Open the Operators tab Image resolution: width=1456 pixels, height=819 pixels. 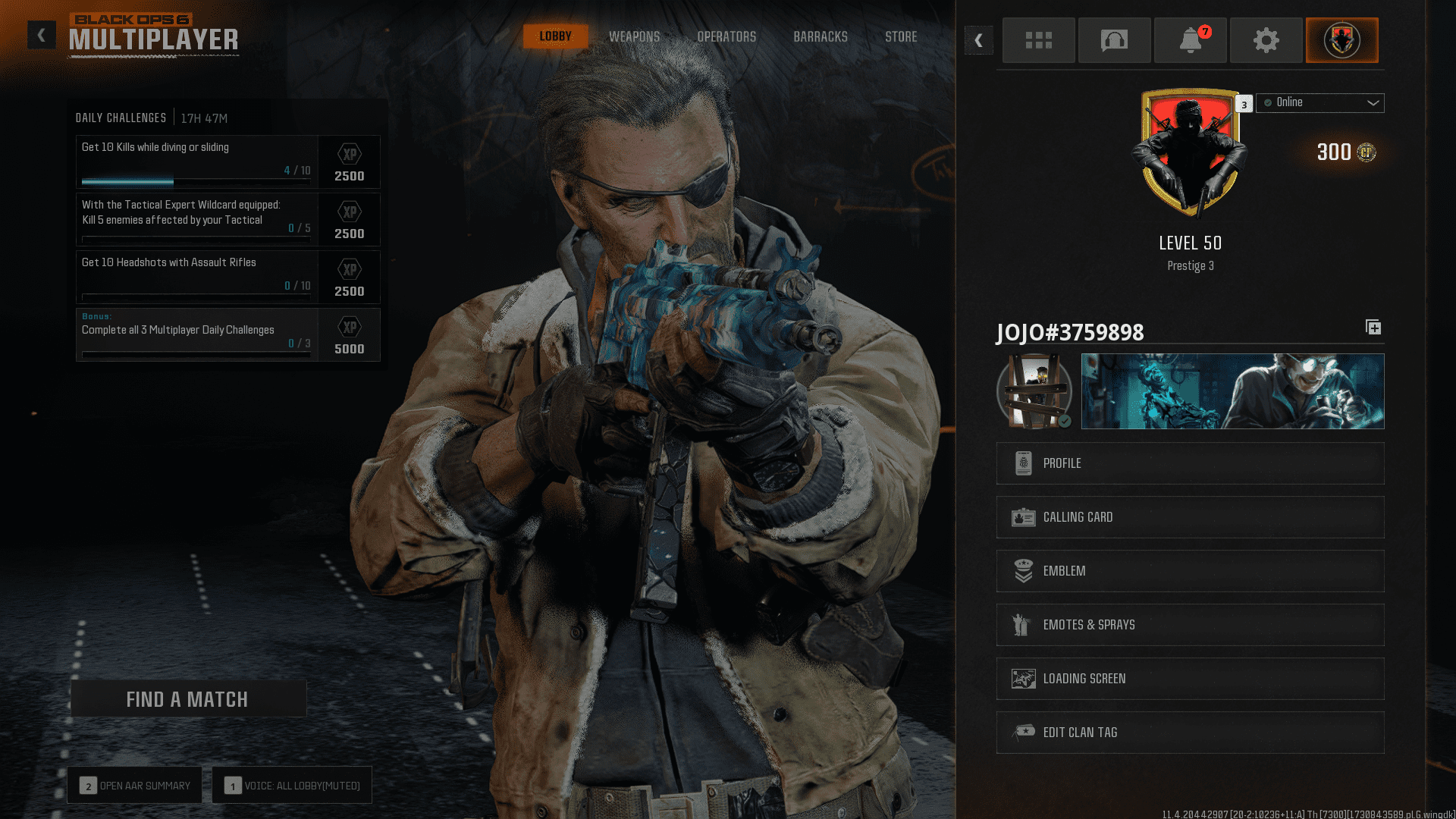[x=726, y=36]
